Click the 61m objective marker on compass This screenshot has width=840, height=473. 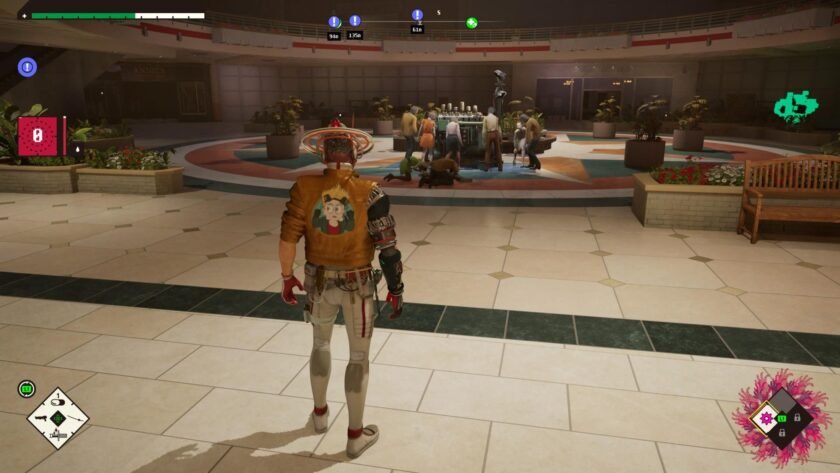pyautogui.click(x=417, y=16)
